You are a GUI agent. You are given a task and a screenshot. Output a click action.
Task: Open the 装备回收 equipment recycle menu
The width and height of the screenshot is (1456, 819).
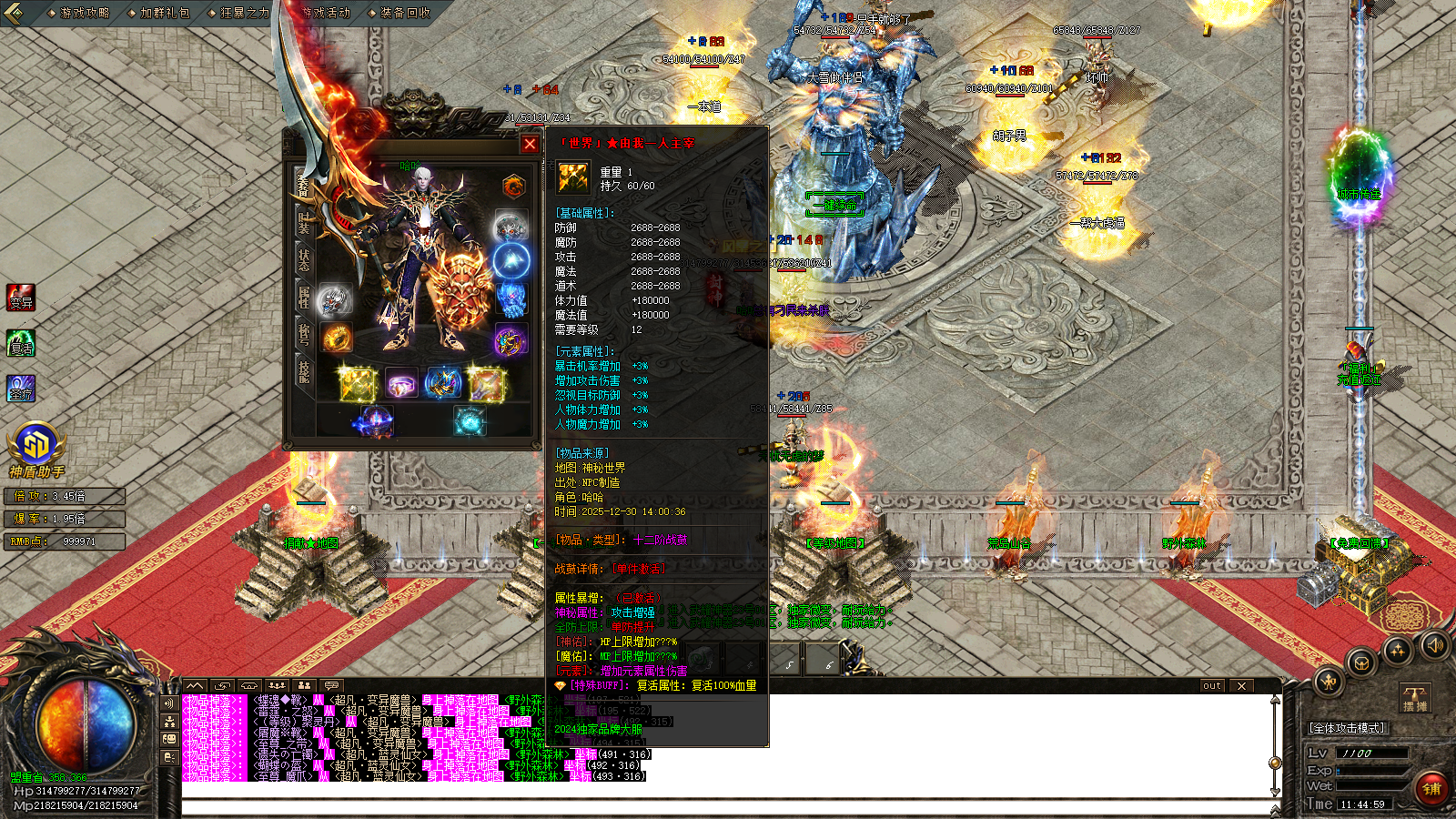399,13
